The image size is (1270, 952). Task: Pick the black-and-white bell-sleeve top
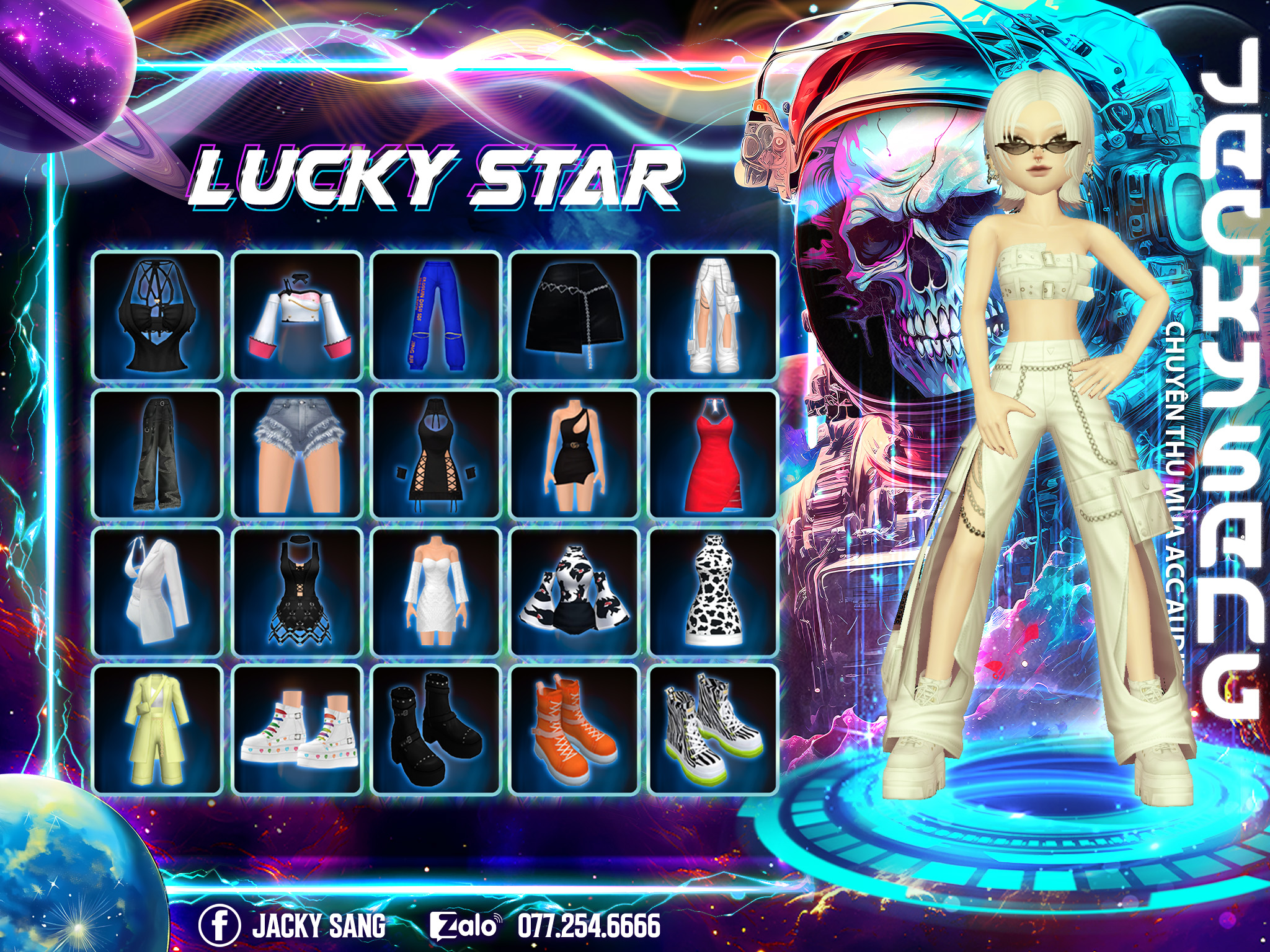575,592
